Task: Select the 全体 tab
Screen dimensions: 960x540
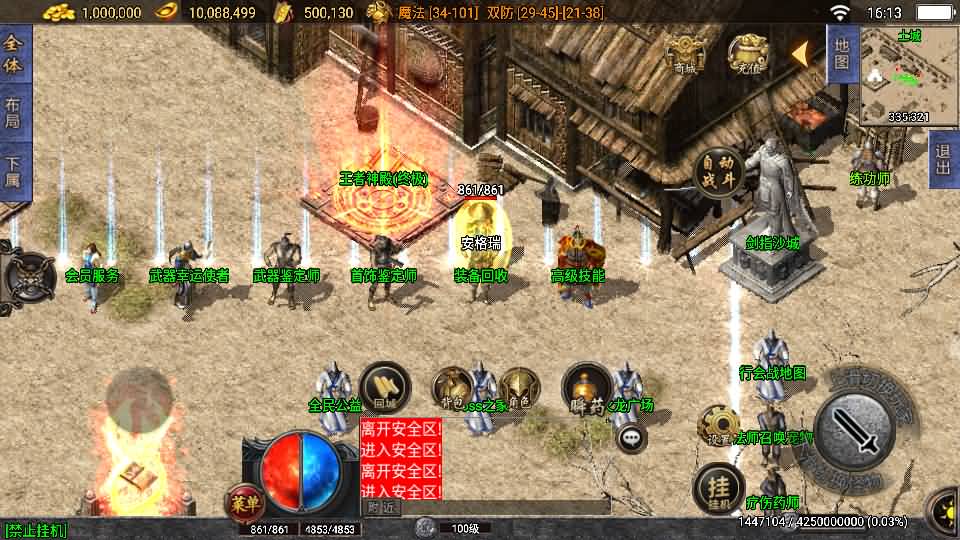Action: 13,56
